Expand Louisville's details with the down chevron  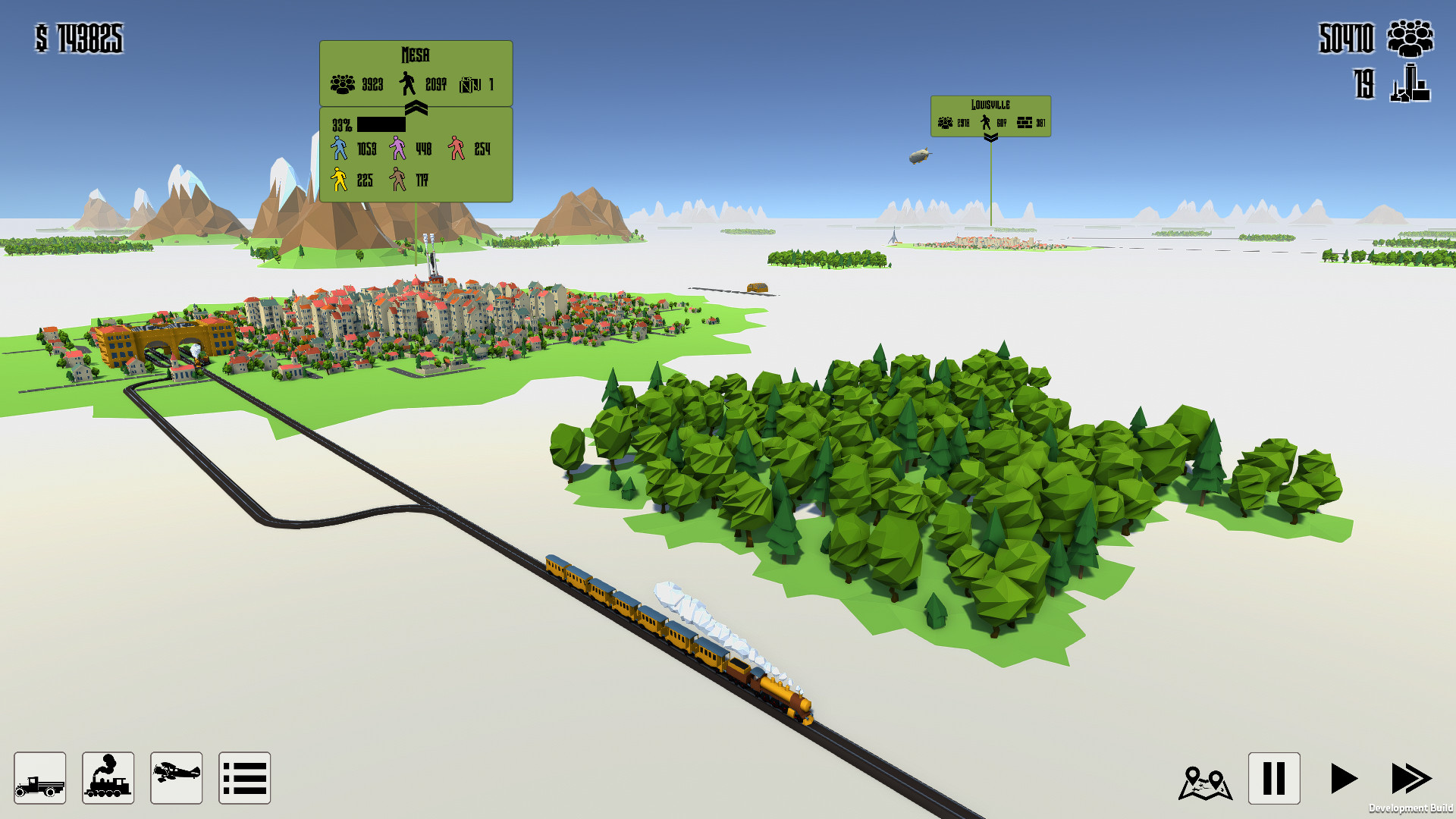(x=990, y=139)
